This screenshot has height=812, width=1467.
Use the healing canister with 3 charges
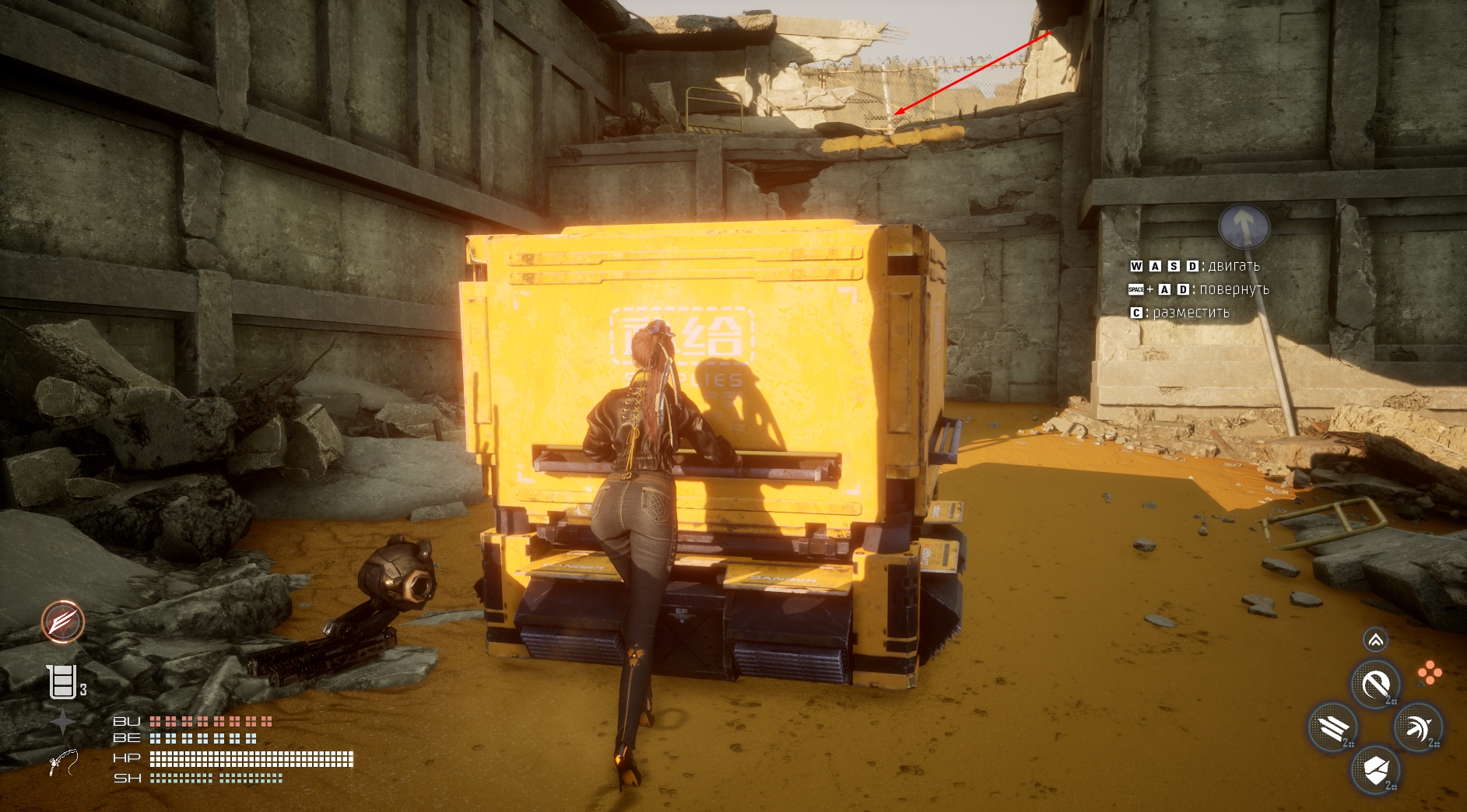click(x=62, y=682)
